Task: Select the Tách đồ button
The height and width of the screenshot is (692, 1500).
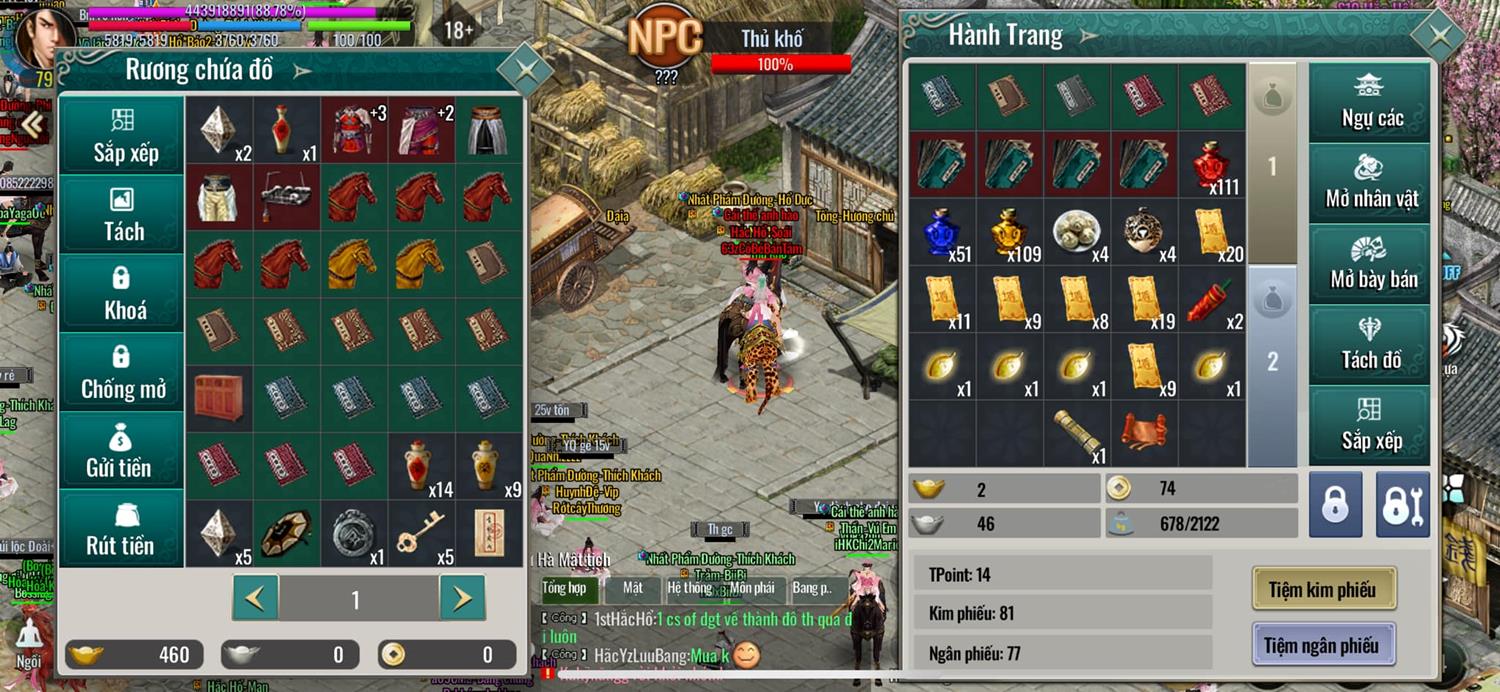Action: [1371, 344]
